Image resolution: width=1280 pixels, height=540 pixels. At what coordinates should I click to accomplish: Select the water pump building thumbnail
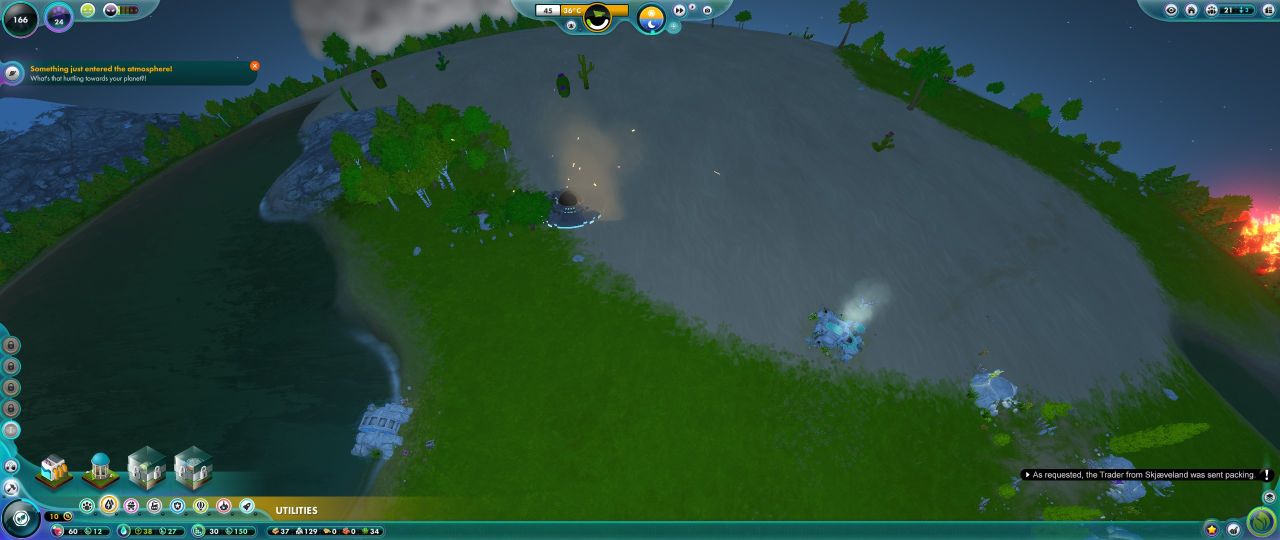(x=54, y=468)
